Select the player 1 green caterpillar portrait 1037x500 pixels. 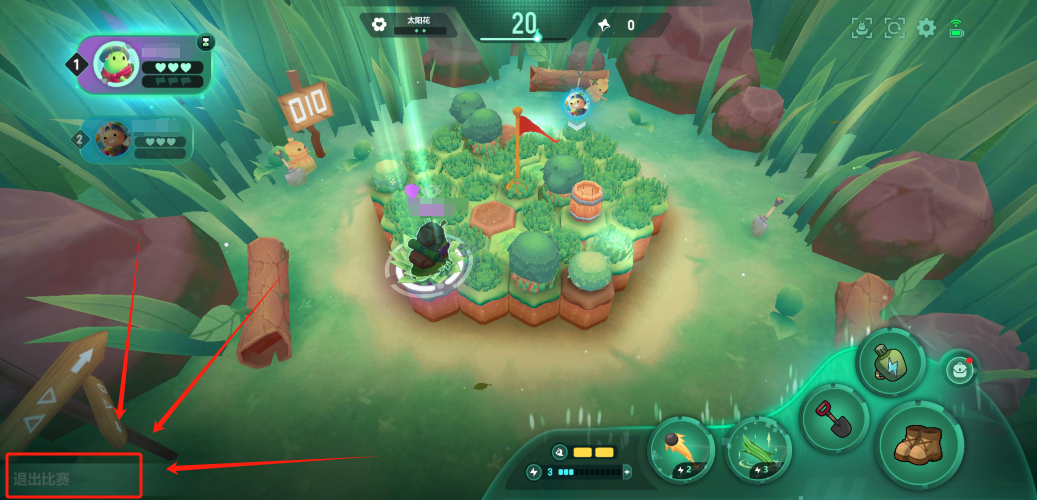[116, 65]
